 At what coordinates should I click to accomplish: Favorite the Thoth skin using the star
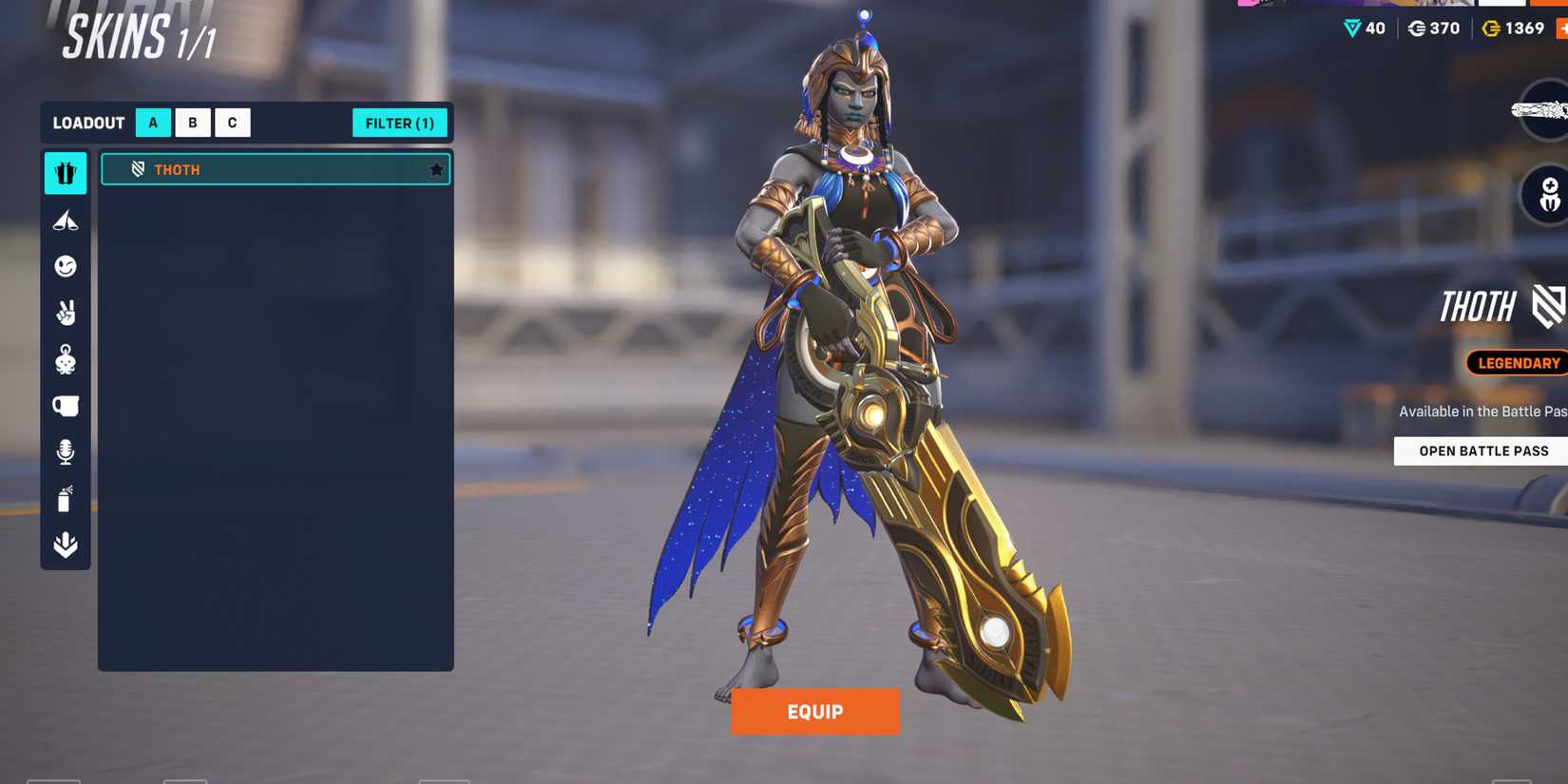[x=436, y=169]
